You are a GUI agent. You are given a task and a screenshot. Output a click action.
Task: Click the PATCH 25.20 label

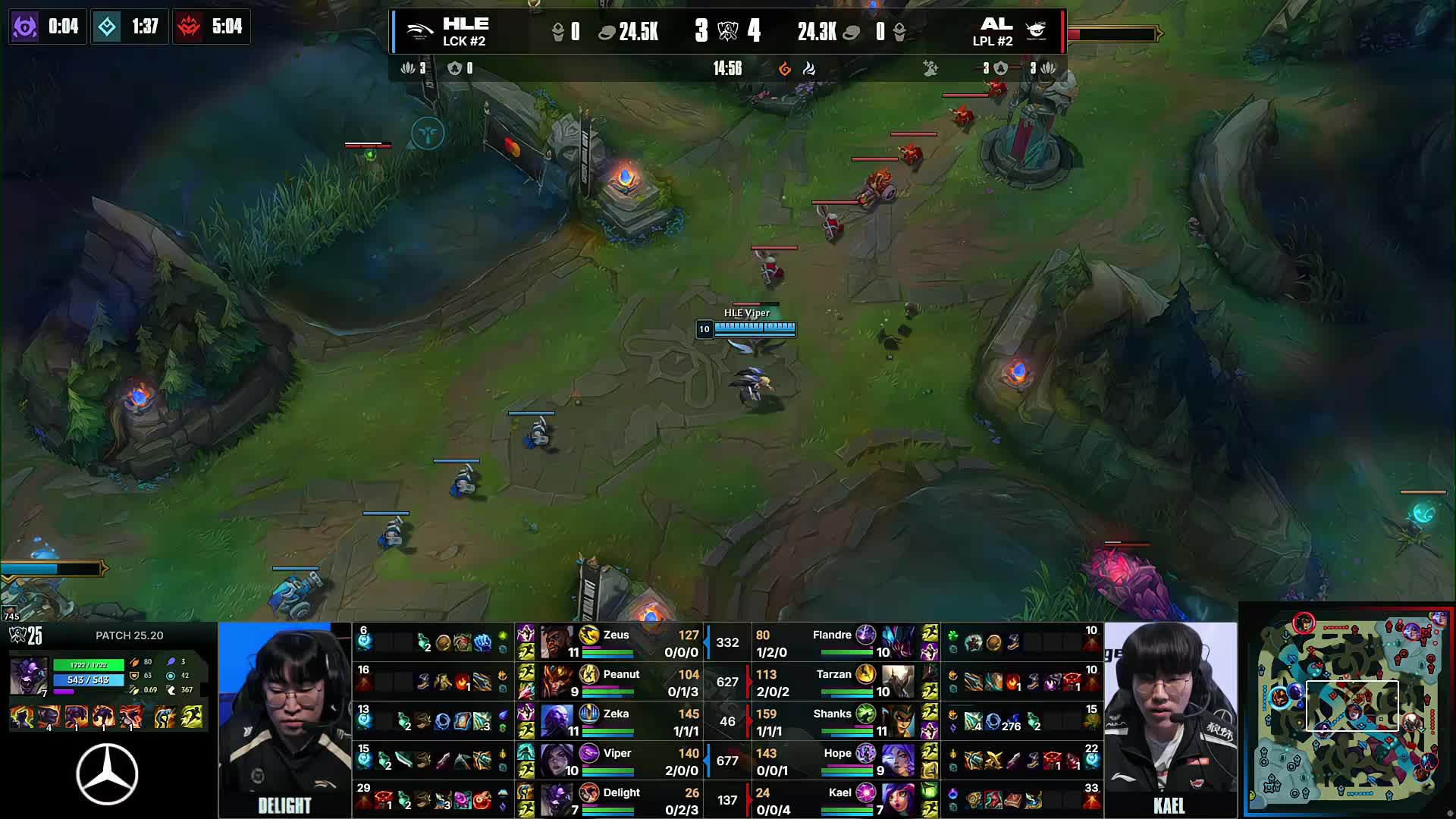[129, 635]
